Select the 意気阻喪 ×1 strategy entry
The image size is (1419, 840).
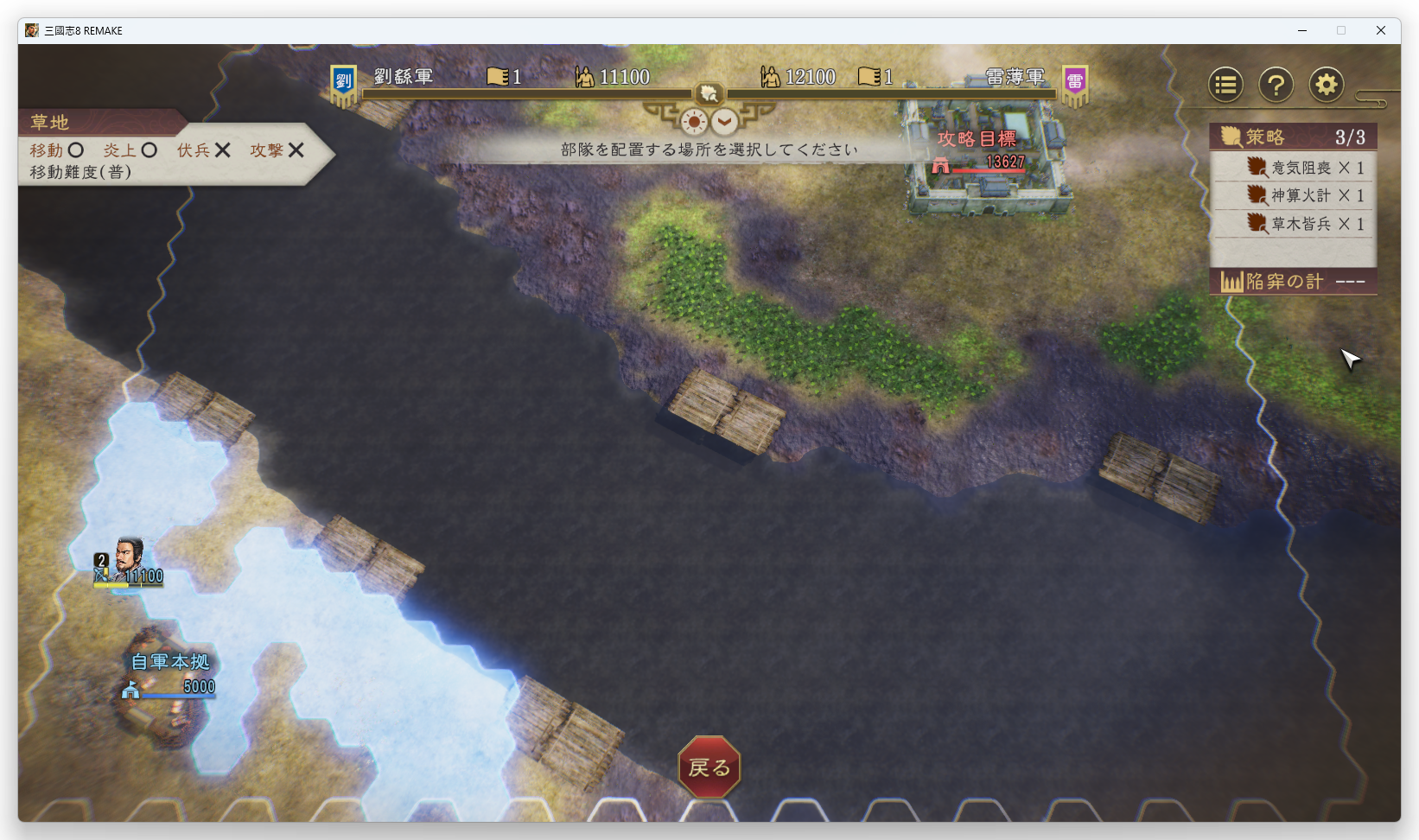tap(1305, 167)
